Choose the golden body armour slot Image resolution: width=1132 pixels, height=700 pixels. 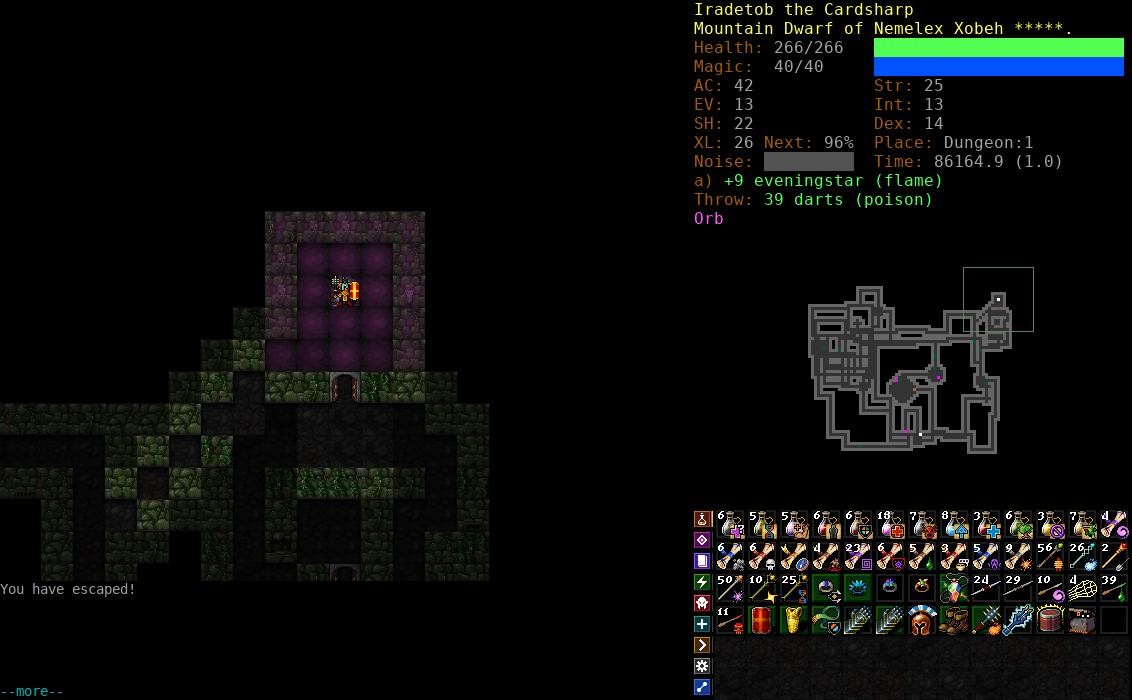[794, 620]
